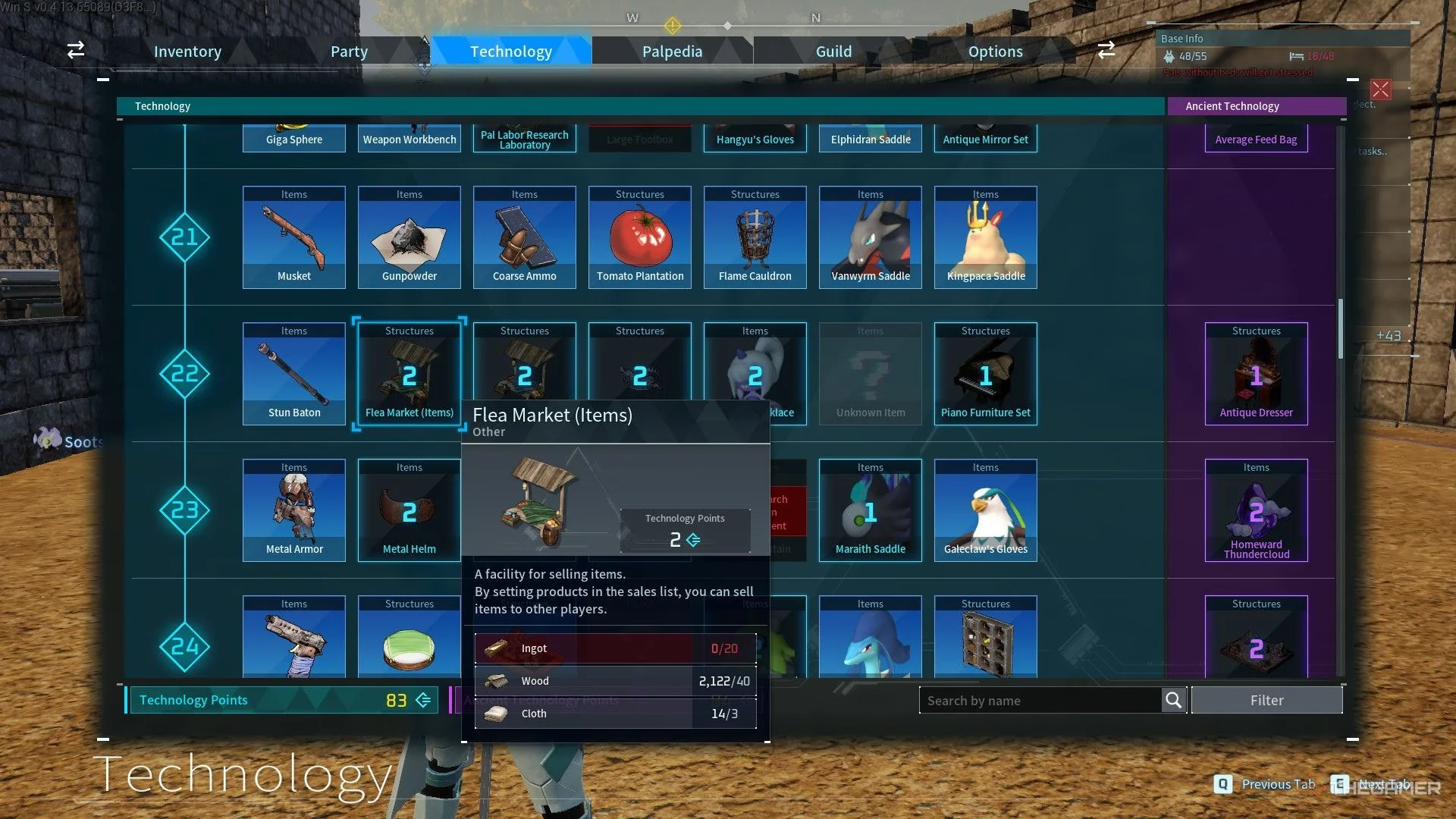The width and height of the screenshot is (1456, 819).
Task: Select the Coarse Ammo tile
Action: (525, 237)
